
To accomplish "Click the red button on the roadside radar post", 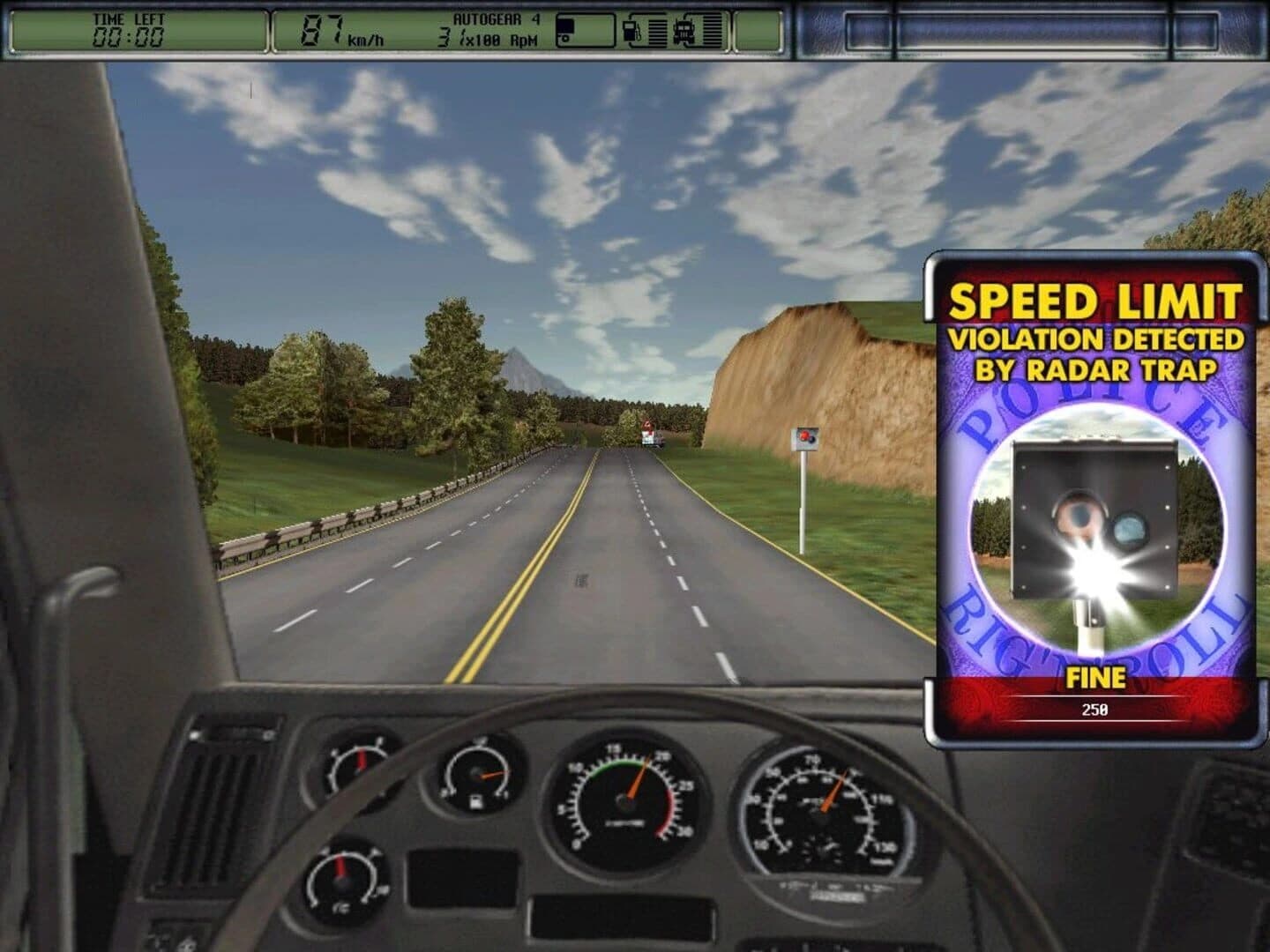I will click(803, 434).
